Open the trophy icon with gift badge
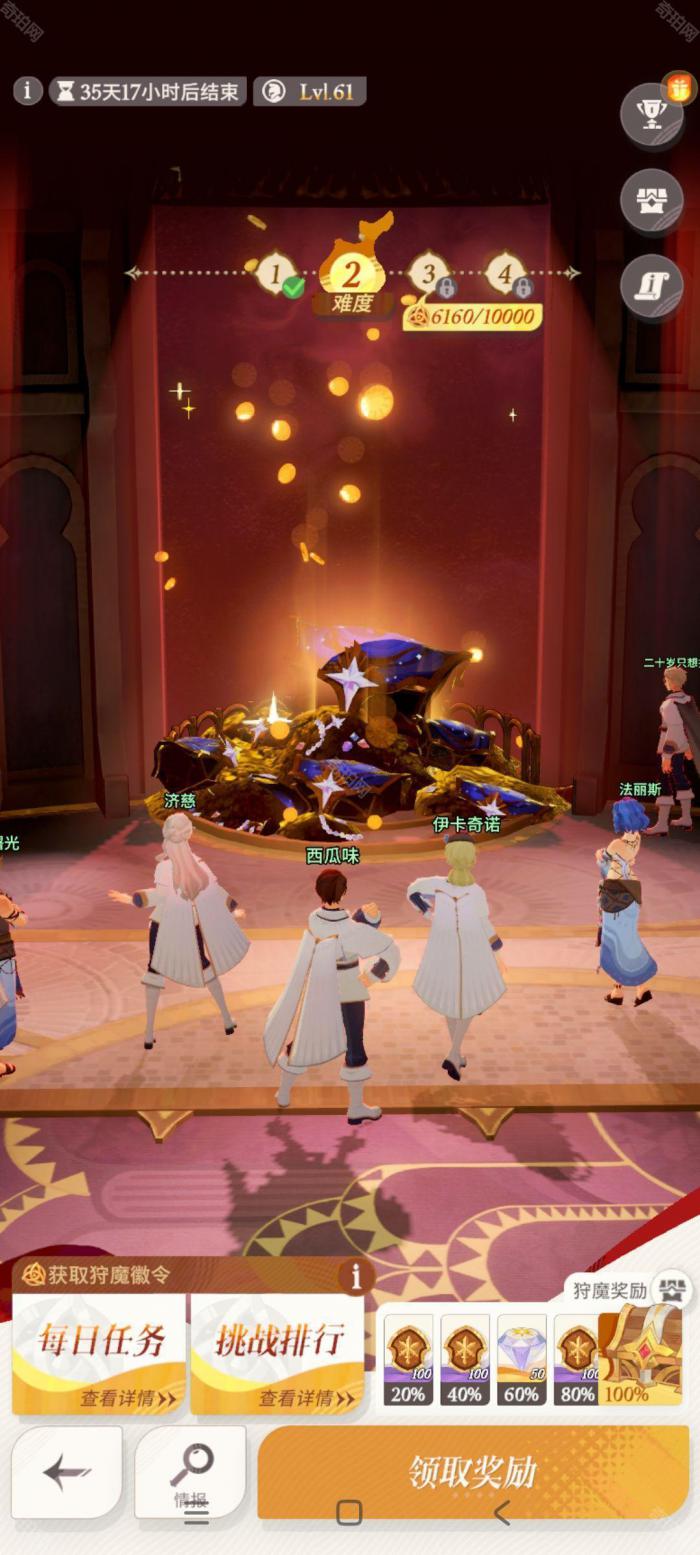This screenshot has width=700, height=1555. [652, 114]
